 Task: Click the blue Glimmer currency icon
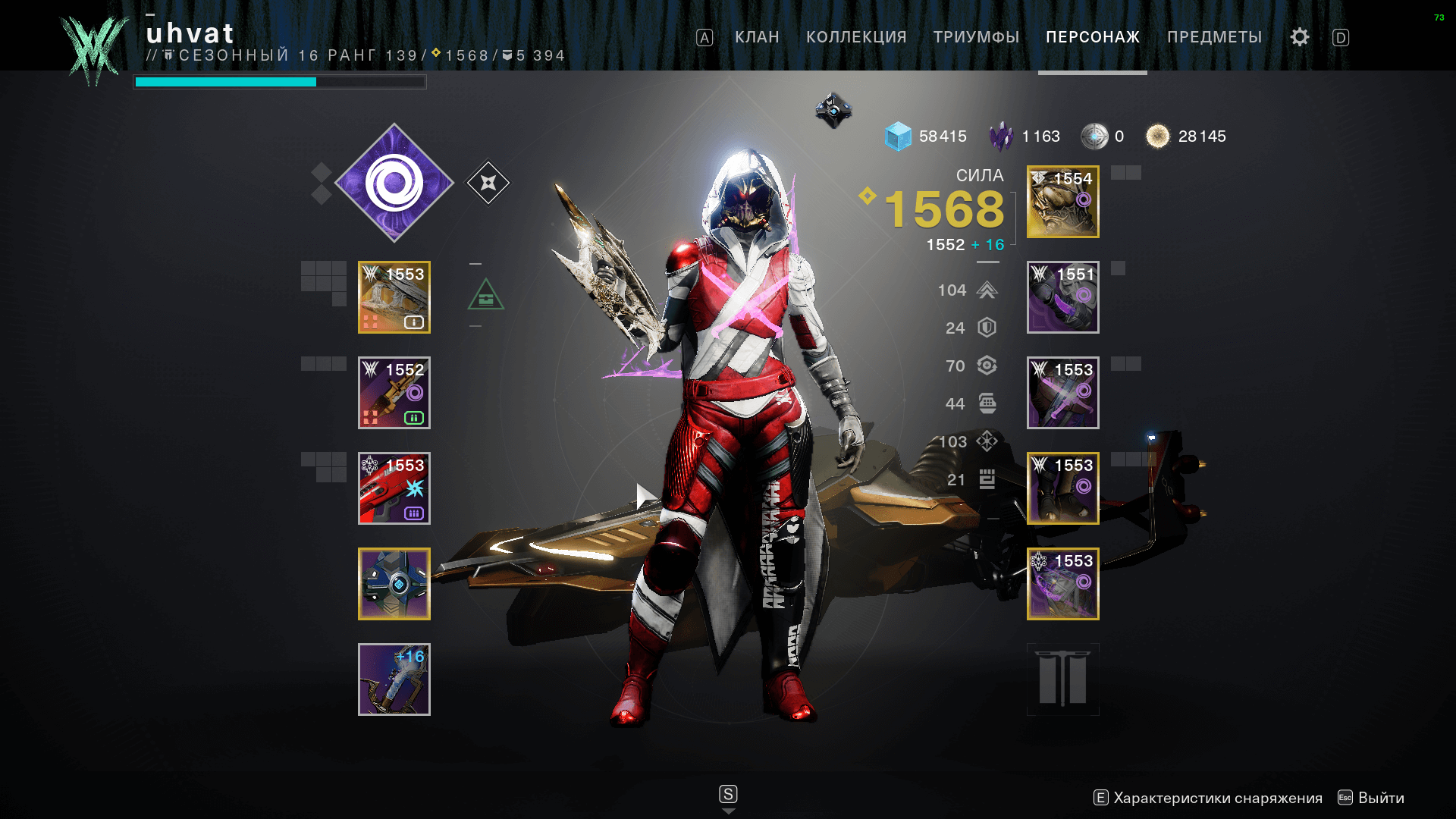pos(899,136)
